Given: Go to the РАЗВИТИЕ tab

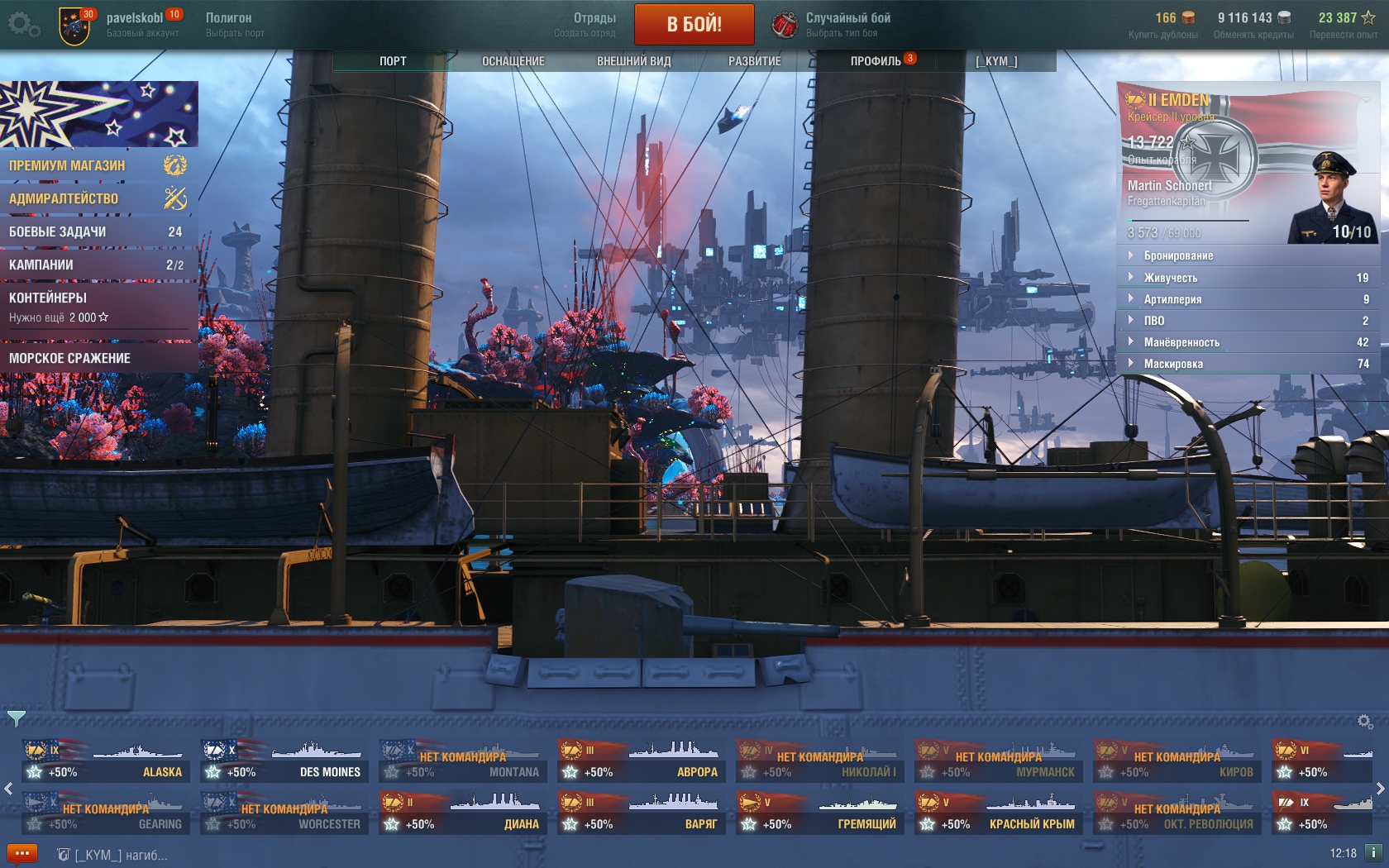Looking at the screenshot, I should point(754,61).
